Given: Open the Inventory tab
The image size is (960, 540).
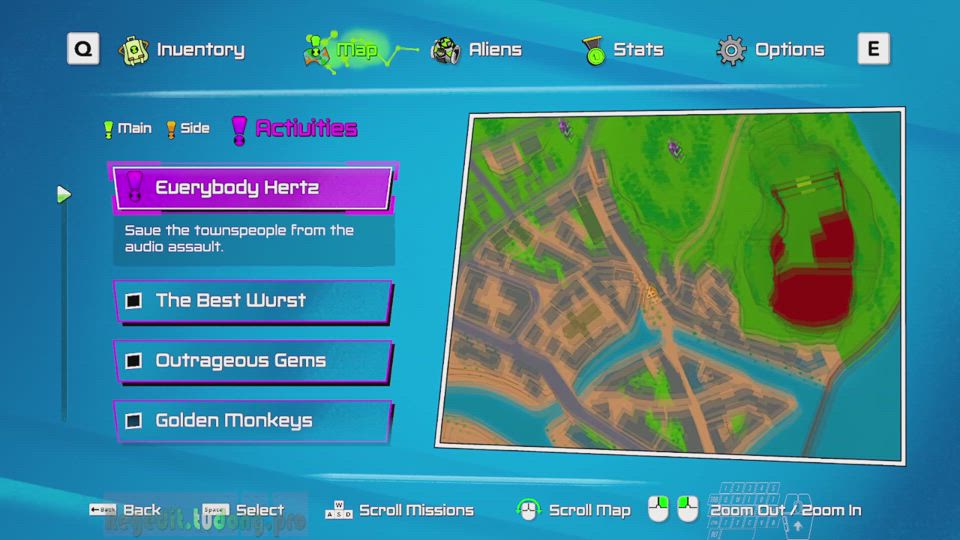Looking at the screenshot, I should (182, 50).
